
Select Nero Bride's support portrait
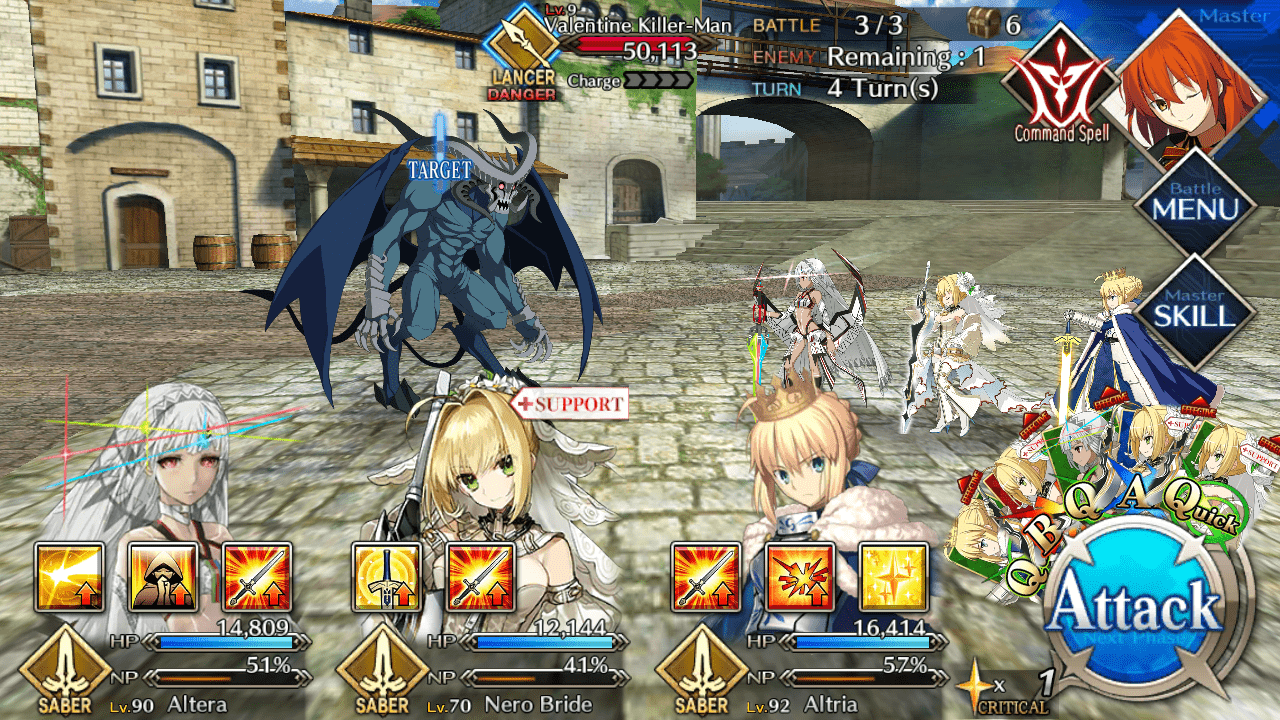[490, 470]
